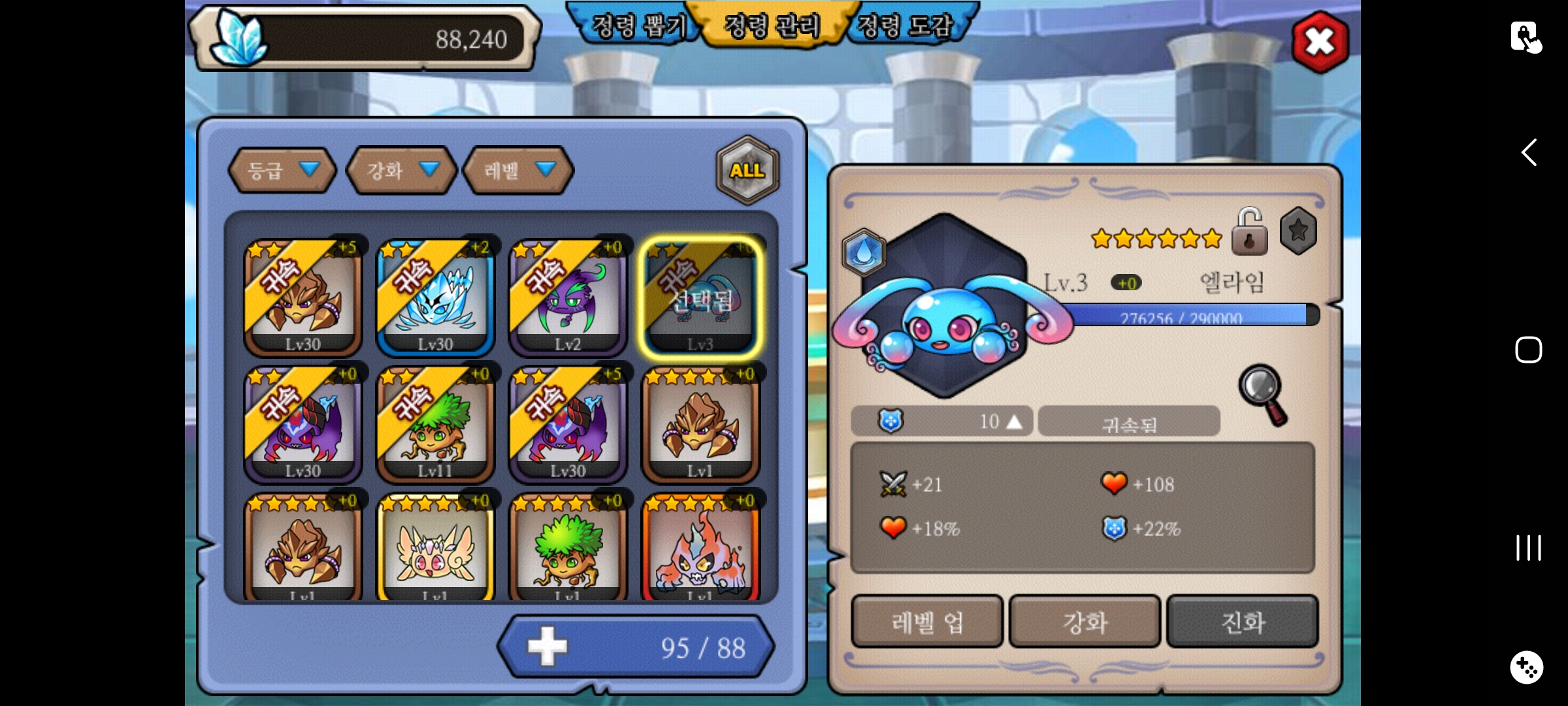Image resolution: width=1568 pixels, height=706 pixels.
Task: Inspect spirit with the magnifying glass
Action: click(1263, 394)
